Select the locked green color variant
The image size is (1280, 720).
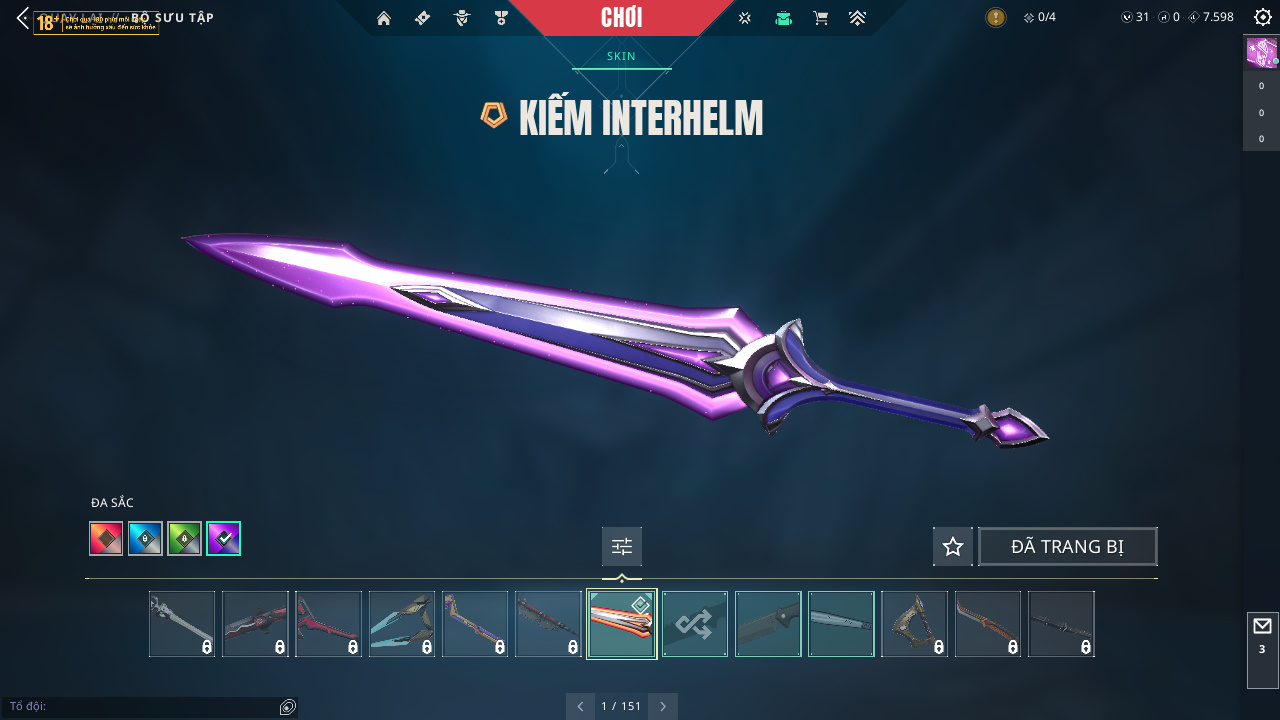click(x=184, y=539)
